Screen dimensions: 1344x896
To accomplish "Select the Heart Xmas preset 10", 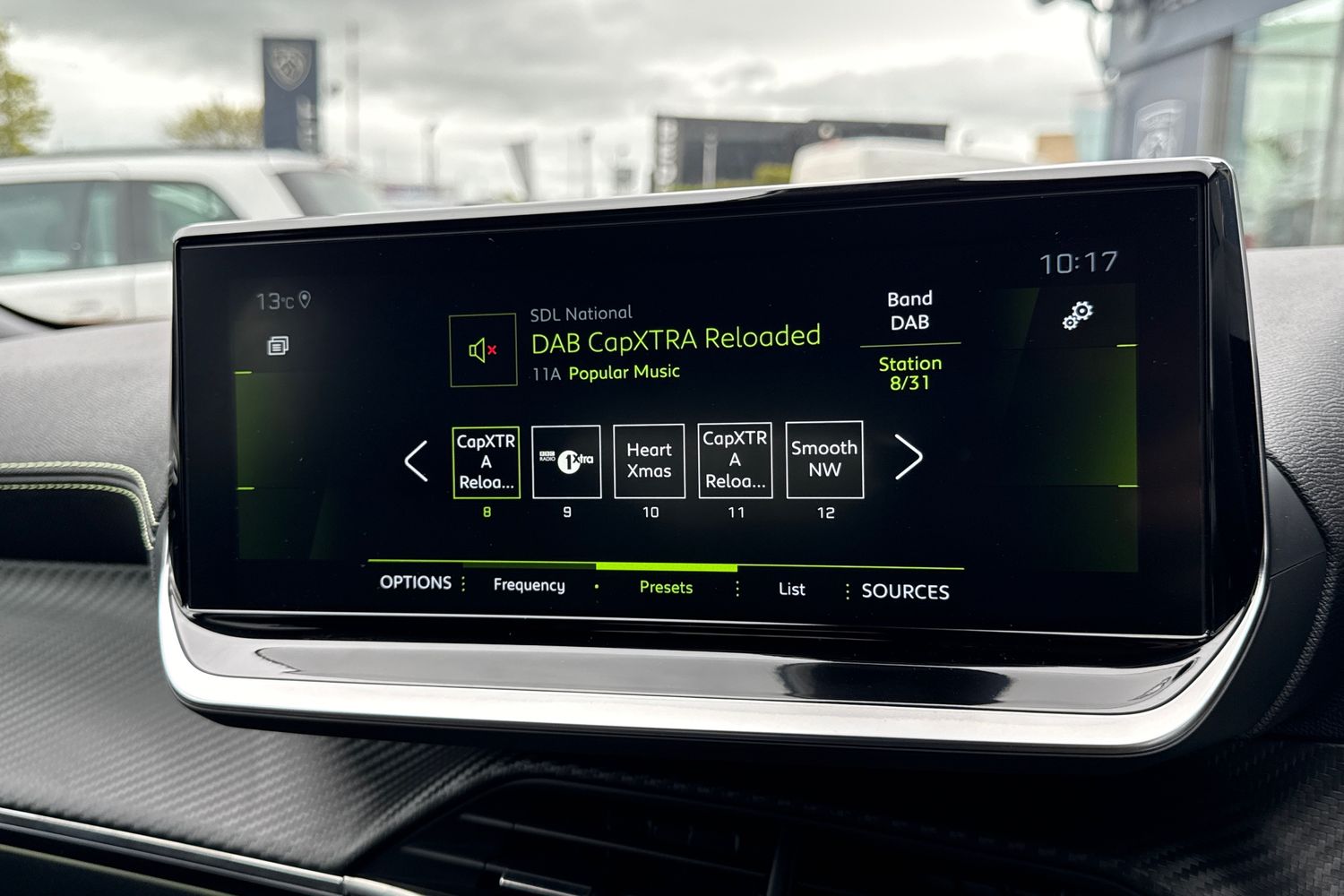I will [649, 460].
